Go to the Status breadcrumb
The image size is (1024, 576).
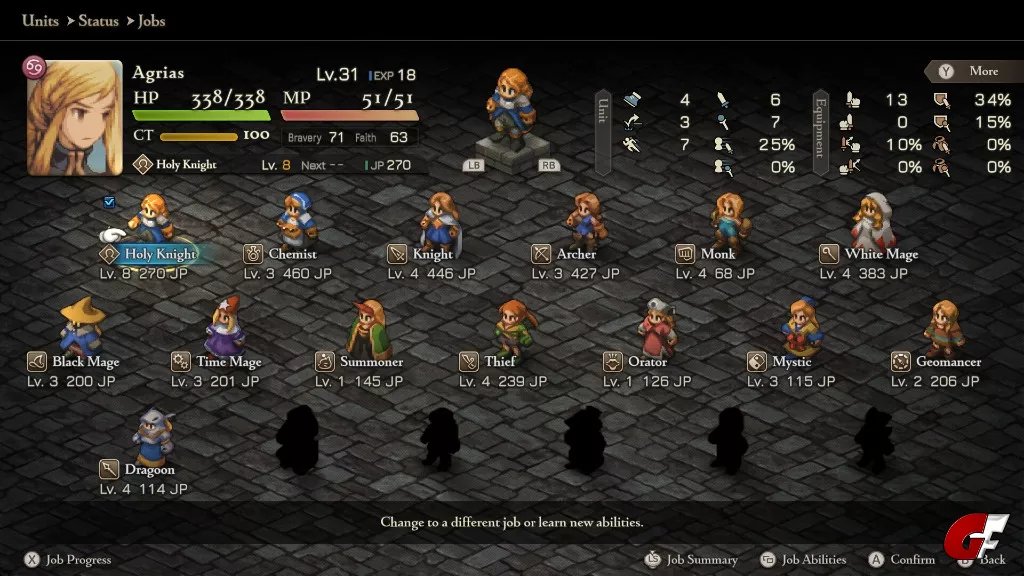tap(98, 20)
